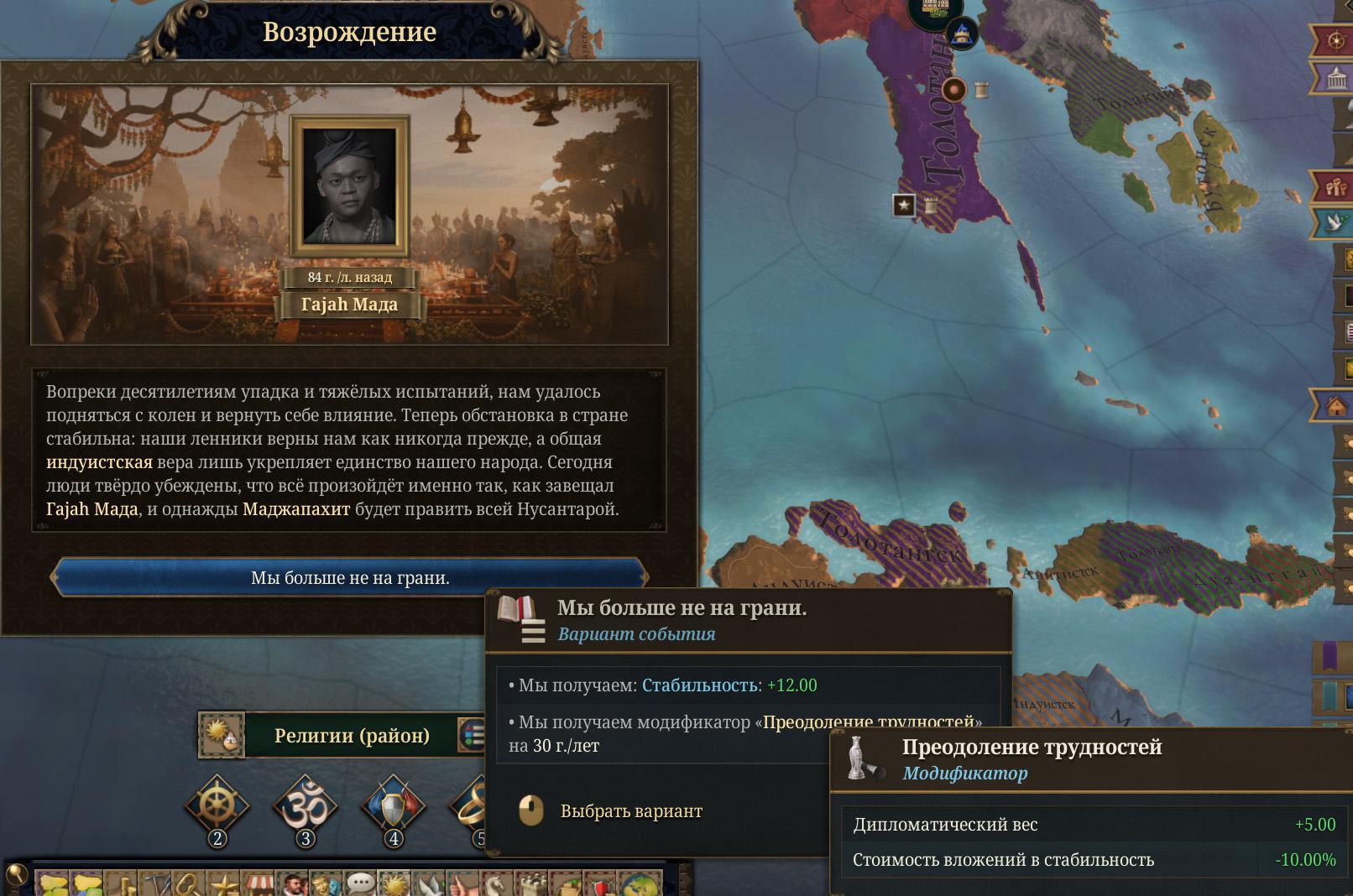Viewport: 1353px width, 896px height.
Task: Click the castle tower icon in the bottom toolbar
Action: click(x=531, y=884)
